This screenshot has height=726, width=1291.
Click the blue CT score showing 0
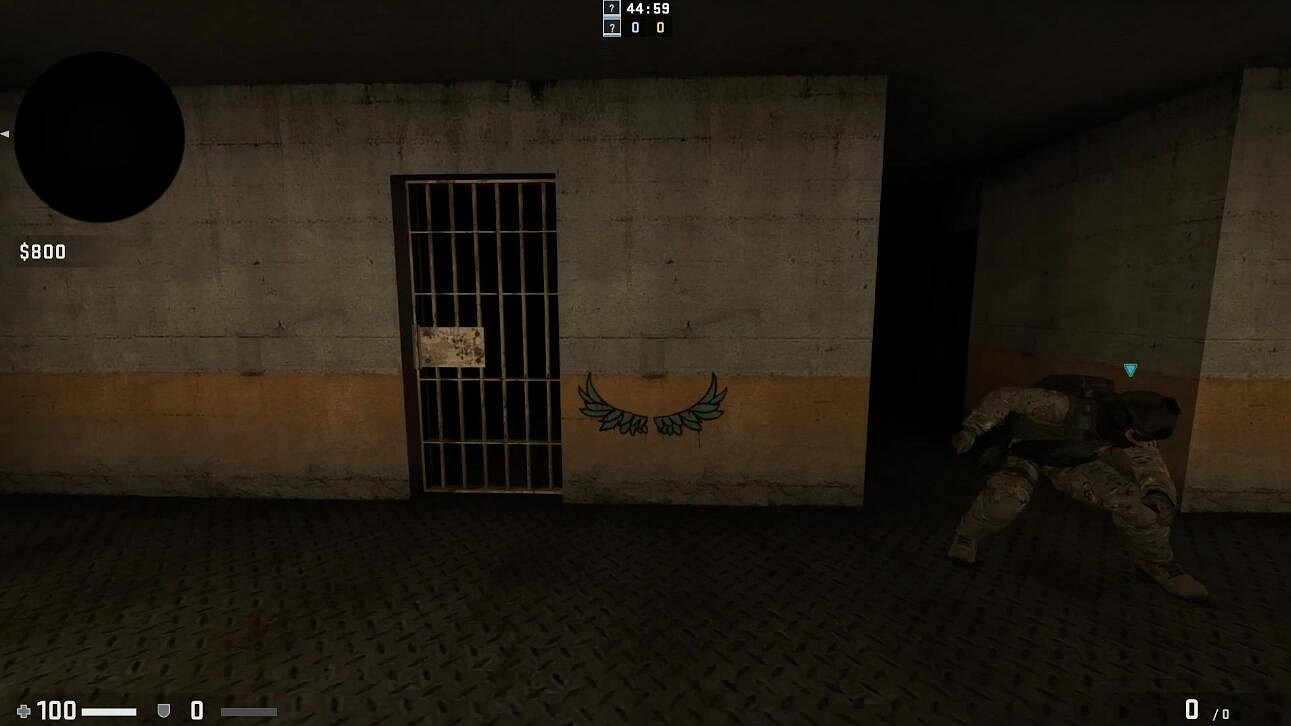tap(637, 27)
